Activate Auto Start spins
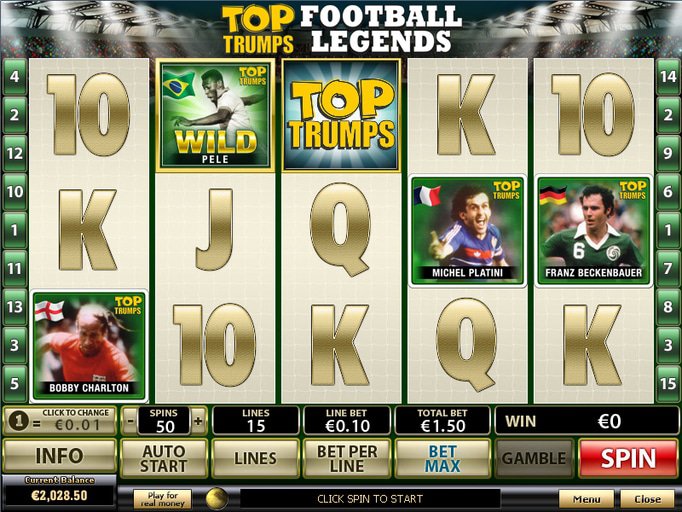Image resolution: width=682 pixels, height=512 pixels. click(163, 458)
